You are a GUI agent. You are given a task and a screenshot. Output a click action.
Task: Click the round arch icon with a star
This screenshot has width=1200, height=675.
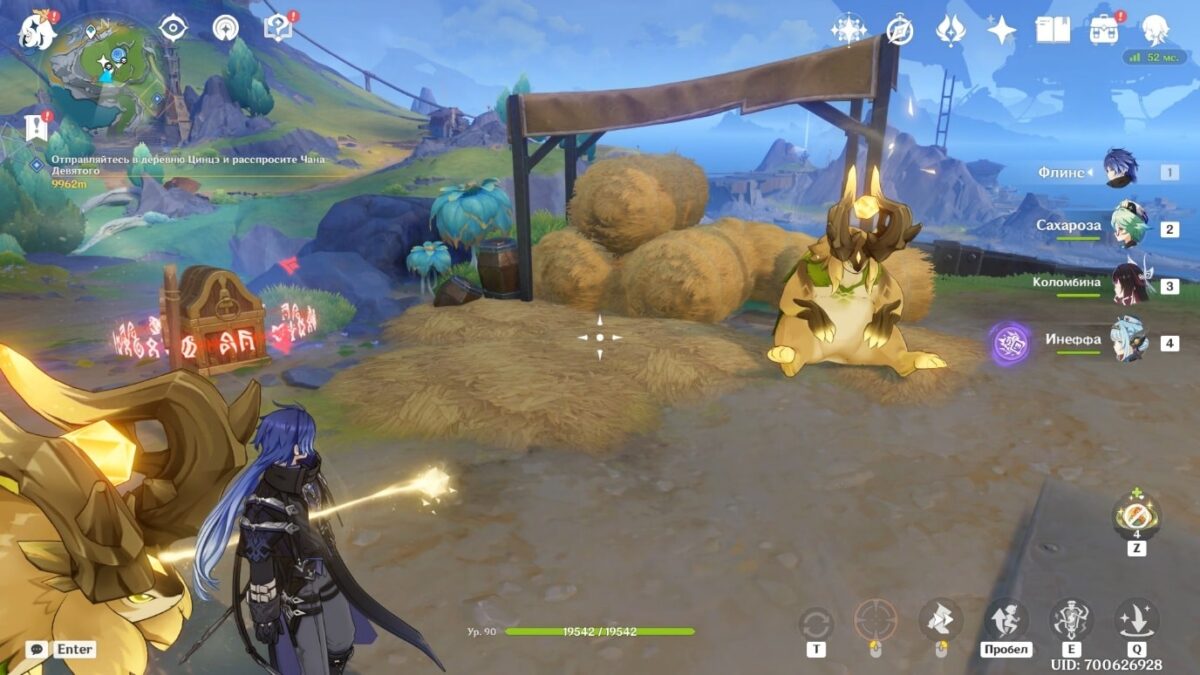coord(226,28)
